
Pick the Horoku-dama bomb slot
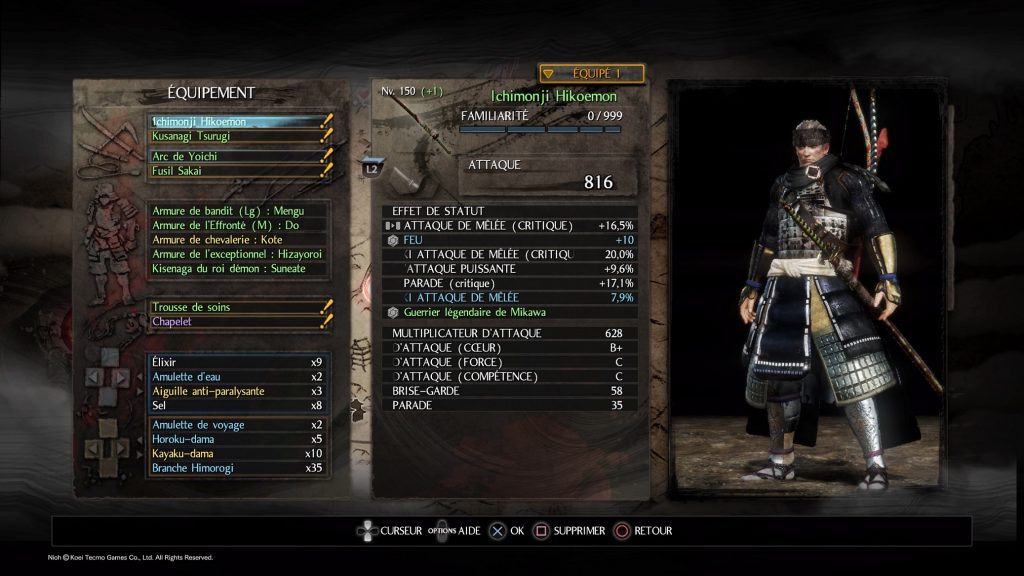pos(236,439)
